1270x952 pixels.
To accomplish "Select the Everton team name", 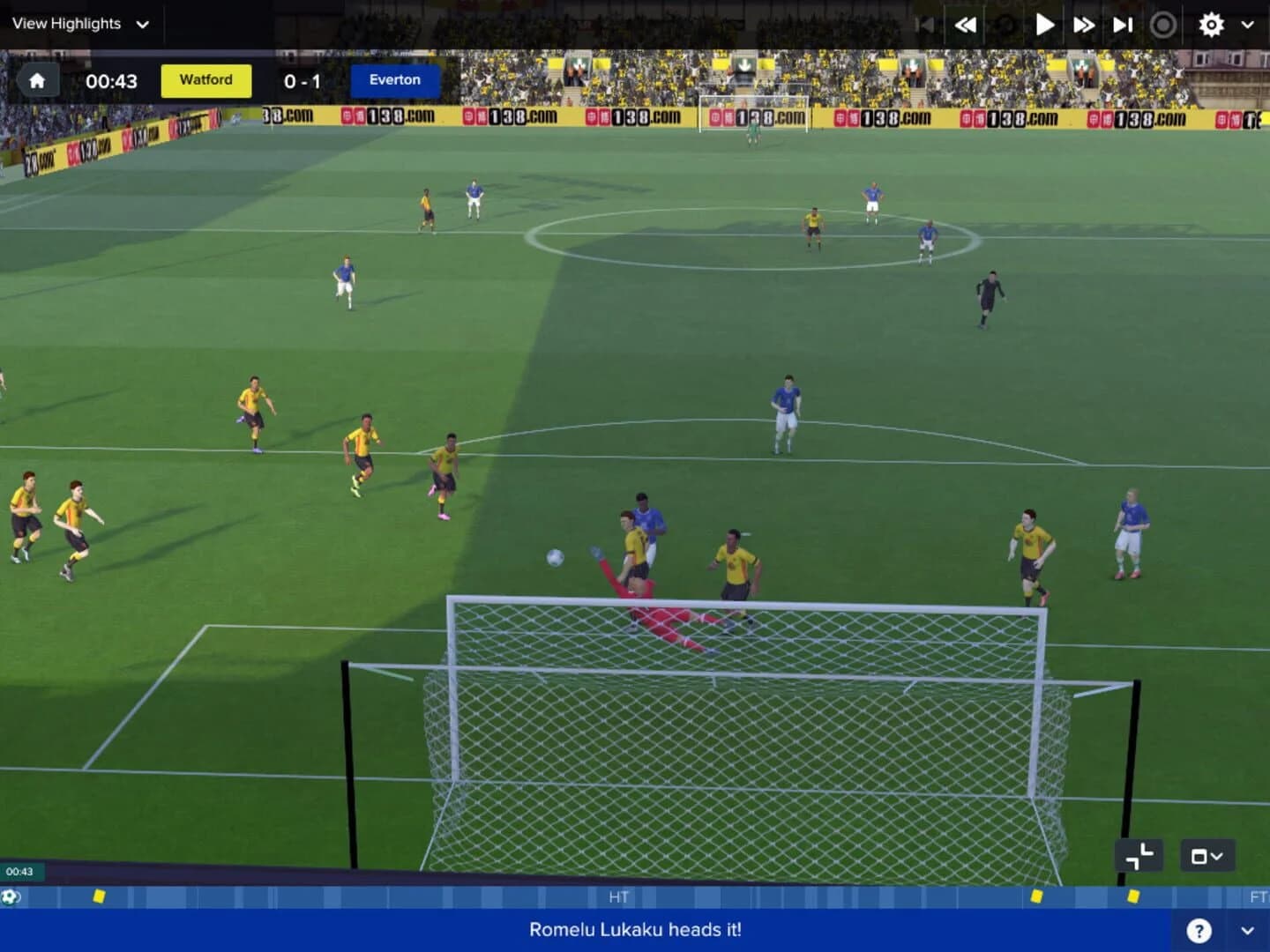I will (394, 80).
